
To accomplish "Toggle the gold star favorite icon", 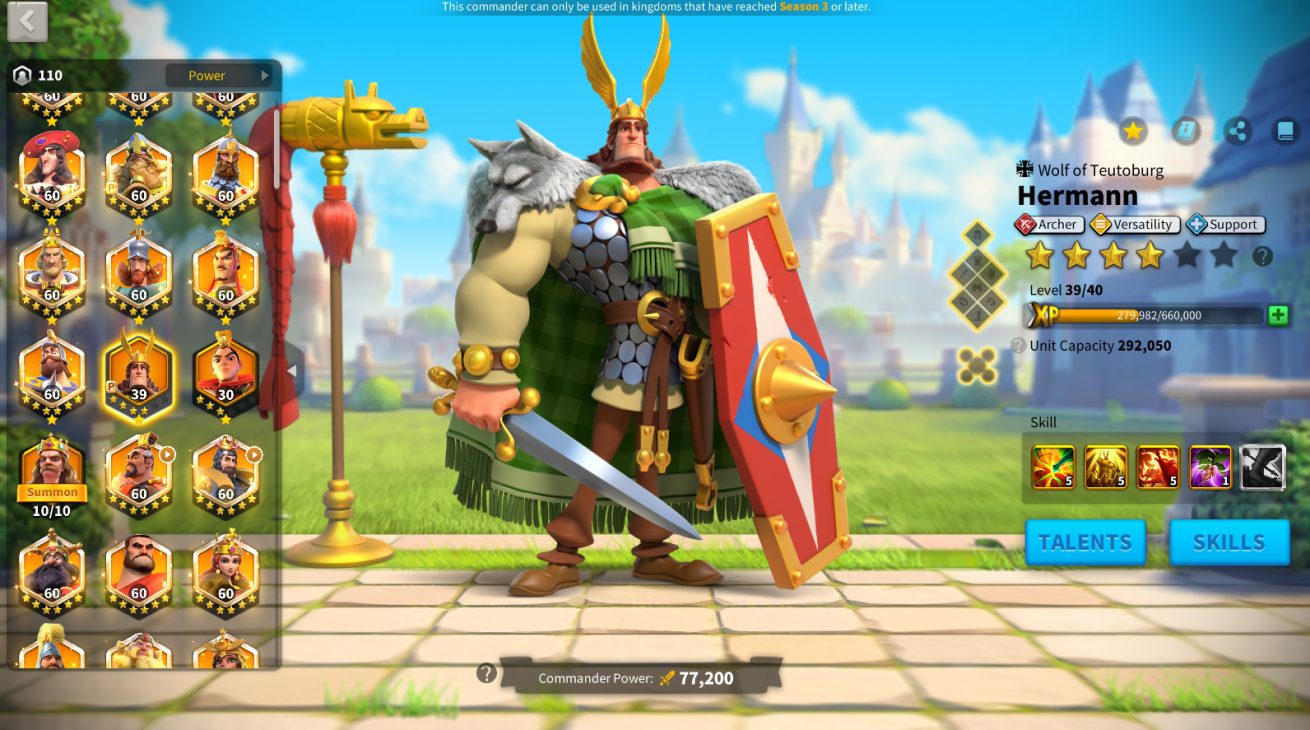I will pyautogui.click(x=1132, y=131).
